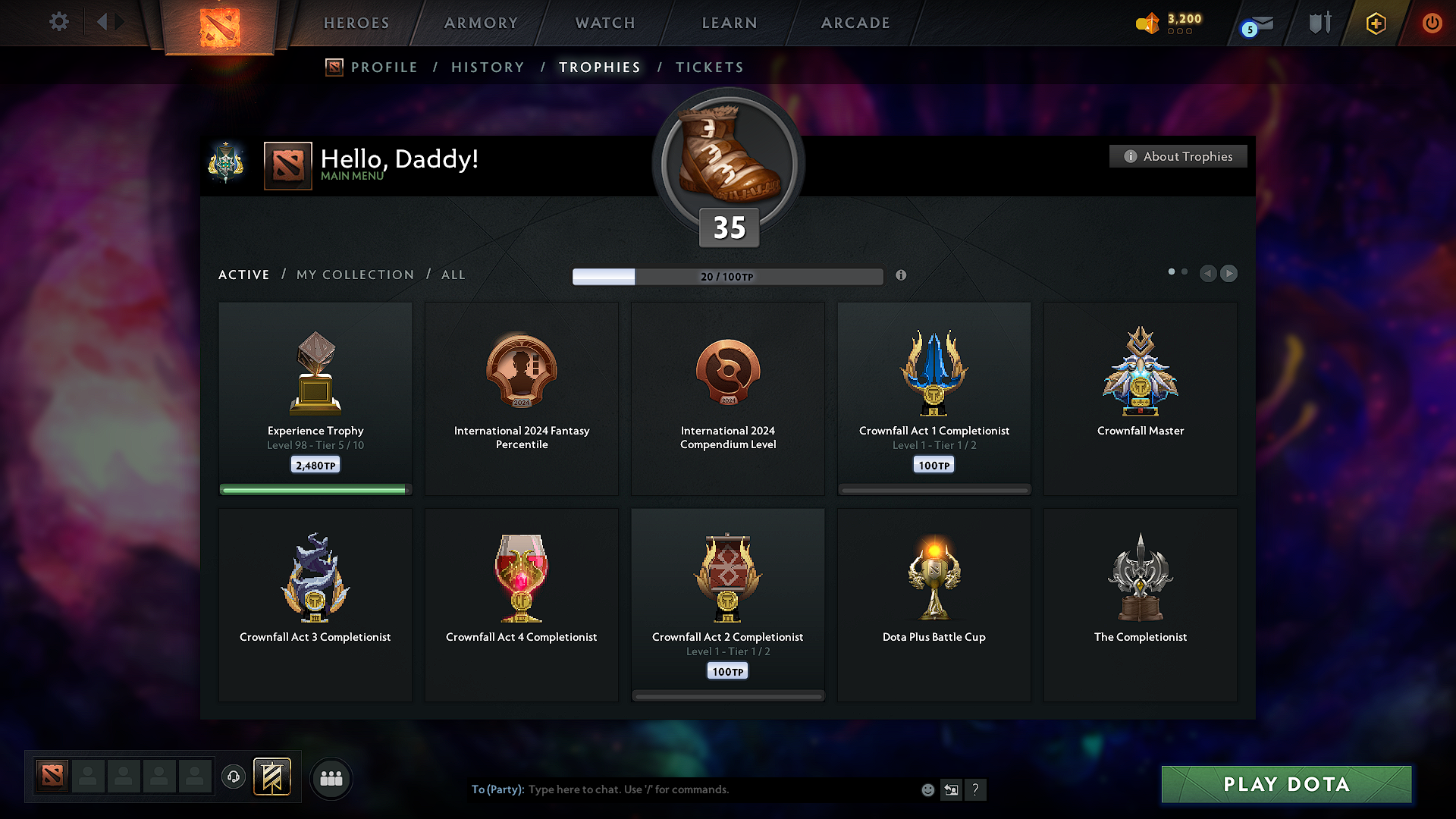1456x819 pixels.
Task: Show the Profile page
Action: coord(384,67)
